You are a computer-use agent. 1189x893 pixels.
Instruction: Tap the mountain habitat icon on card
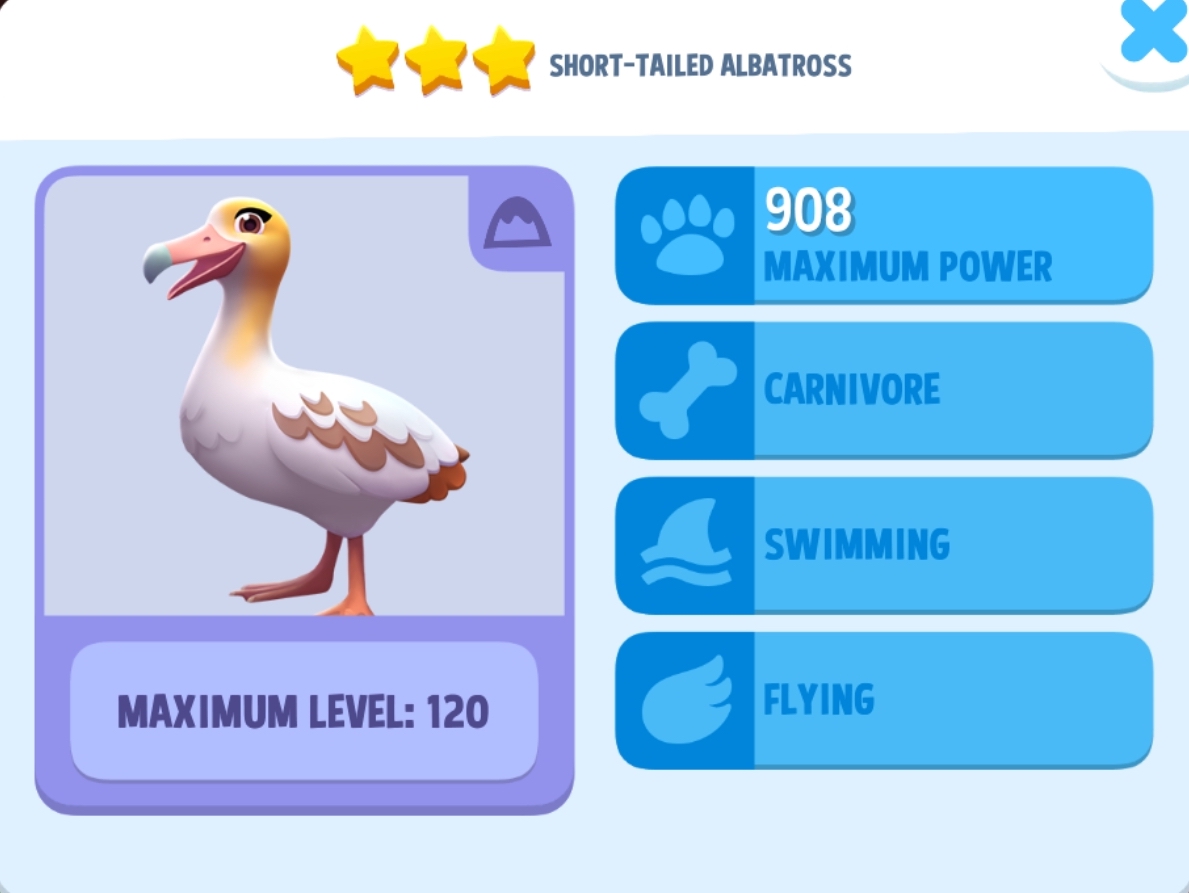[x=517, y=224]
